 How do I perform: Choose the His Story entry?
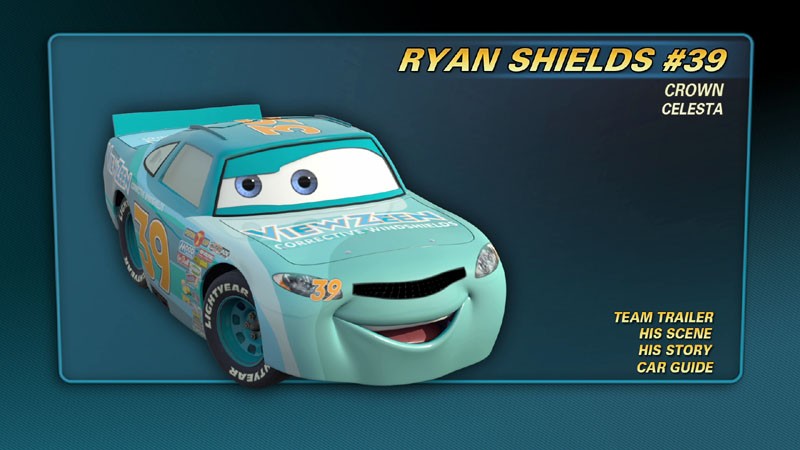(x=676, y=351)
